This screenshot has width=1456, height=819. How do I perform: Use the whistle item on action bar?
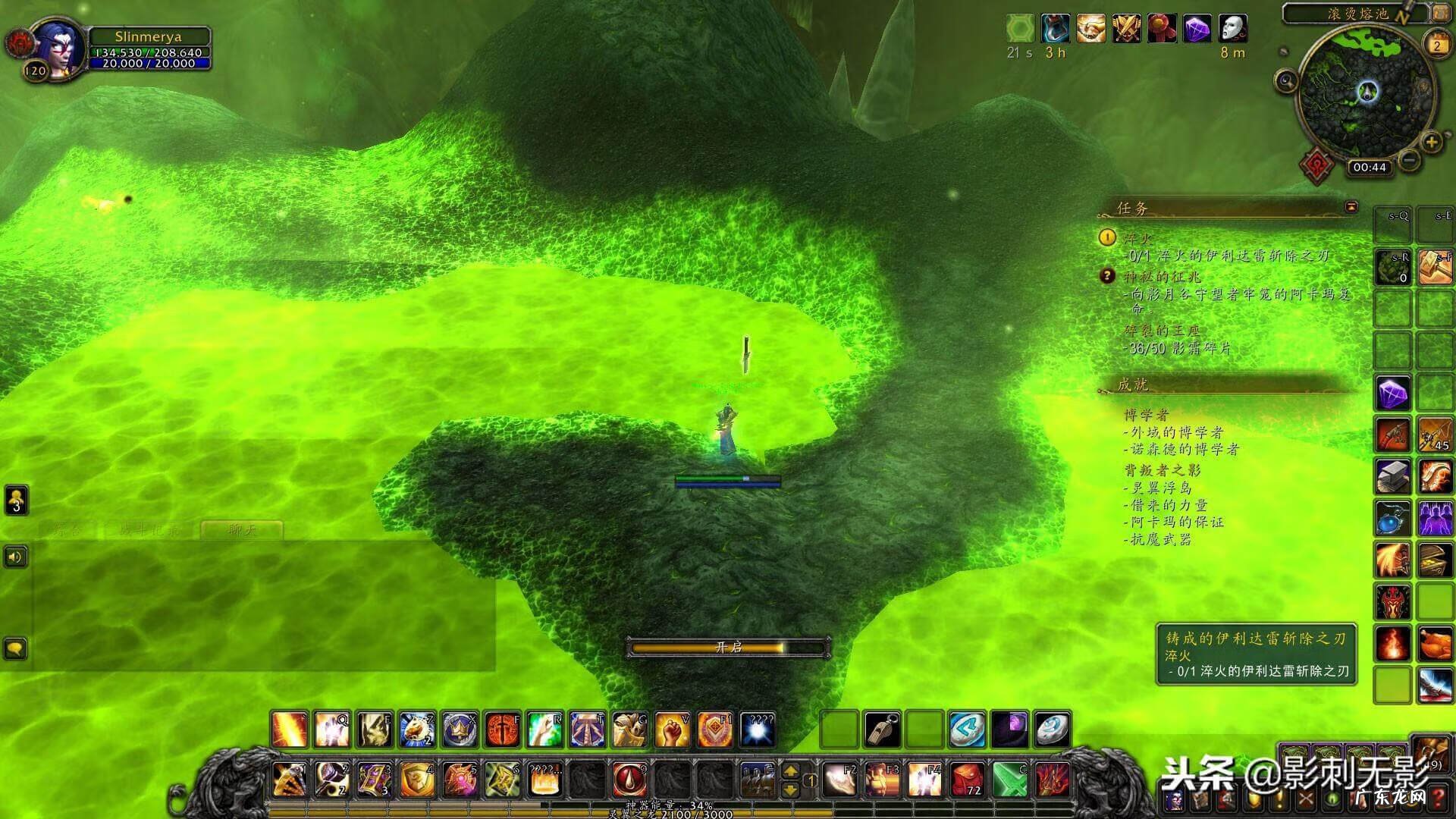tap(883, 730)
